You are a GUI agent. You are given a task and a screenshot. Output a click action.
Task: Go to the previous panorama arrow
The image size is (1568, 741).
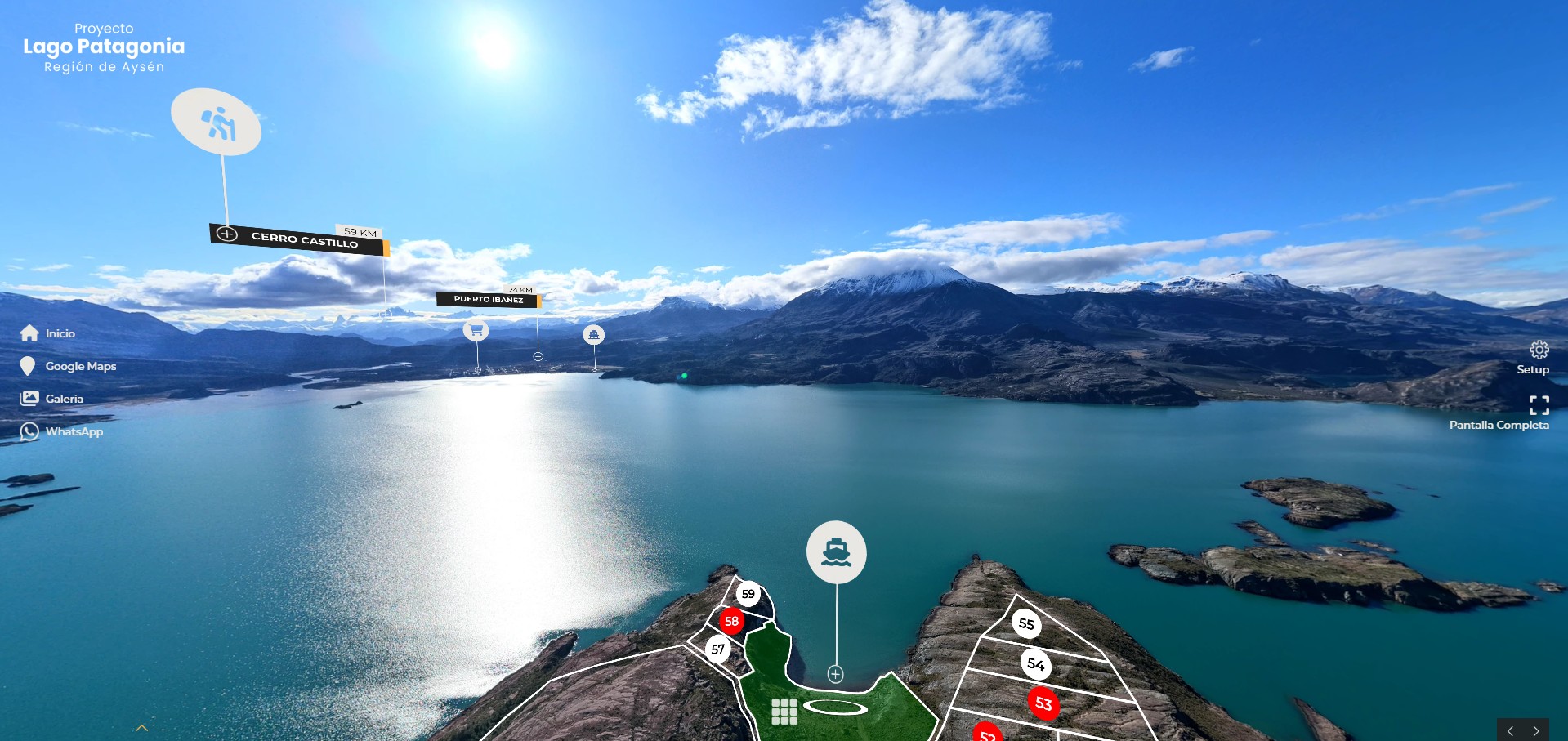click(x=1510, y=730)
